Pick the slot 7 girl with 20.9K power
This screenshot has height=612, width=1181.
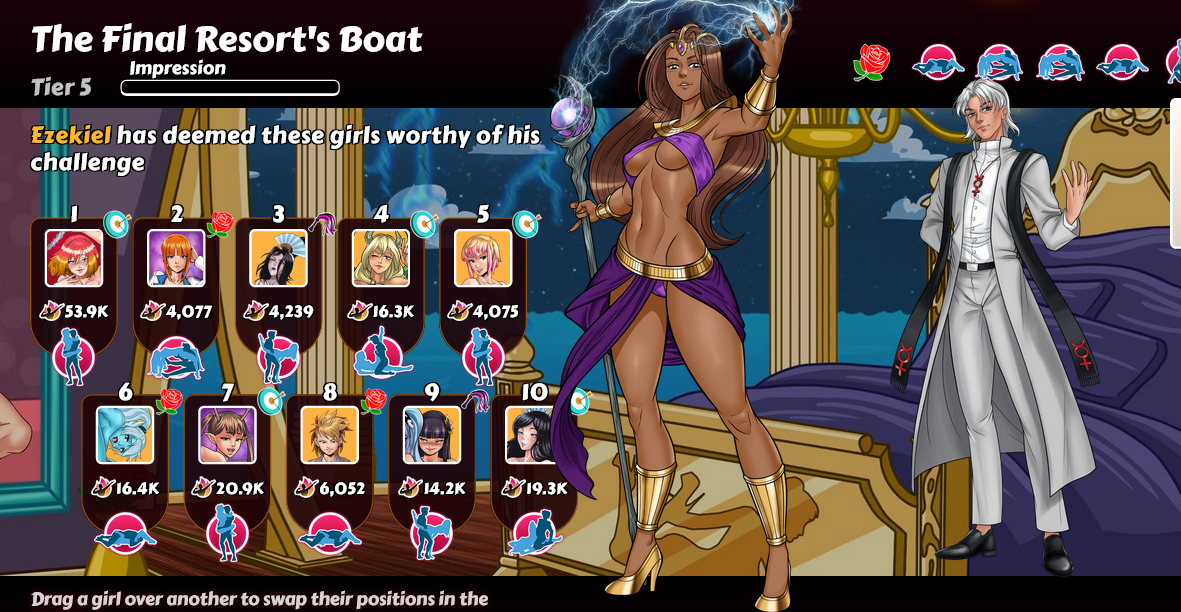(x=227, y=434)
